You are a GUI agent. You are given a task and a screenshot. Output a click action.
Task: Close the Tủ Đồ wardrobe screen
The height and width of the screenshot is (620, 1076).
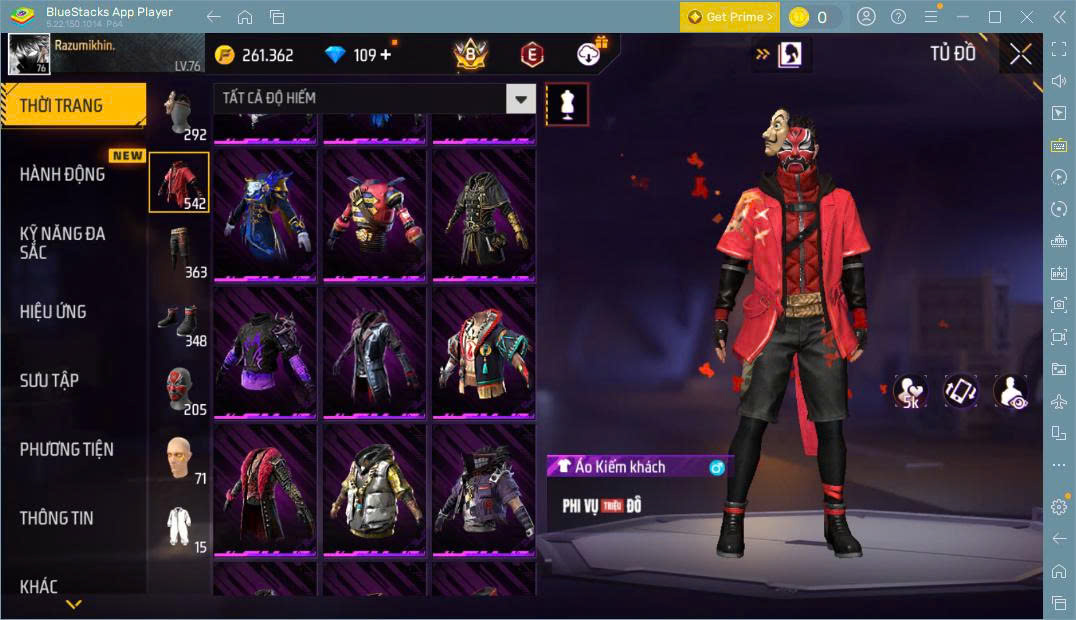coord(1021,54)
